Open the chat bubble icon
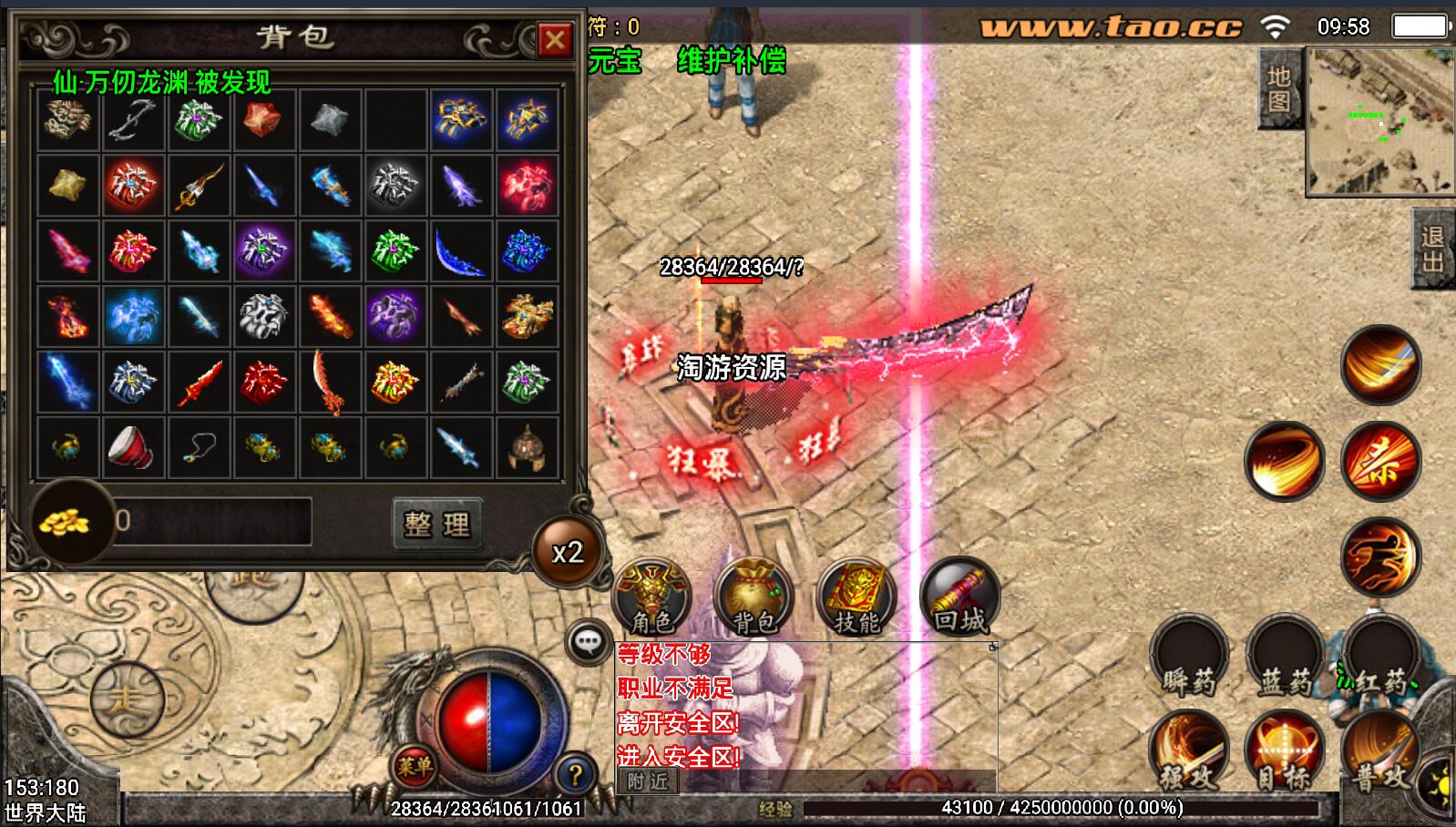The height and width of the screenshot is (827, 1456). (x=589, y=643)
